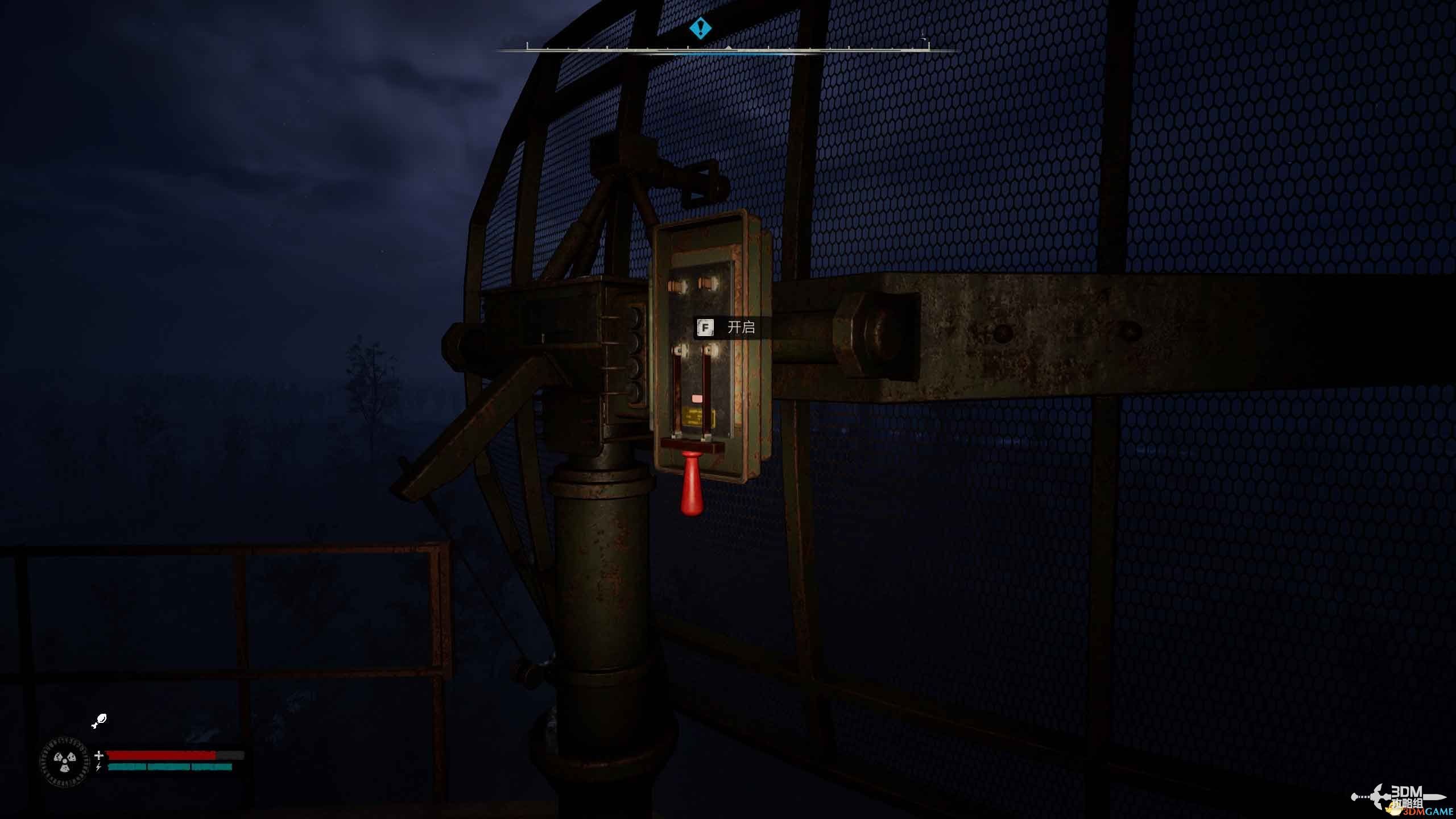Open the 3DMGAME watermark logo
Image resolution: width=1456 pixels, height=819 pixels.
pos(1401,799)
